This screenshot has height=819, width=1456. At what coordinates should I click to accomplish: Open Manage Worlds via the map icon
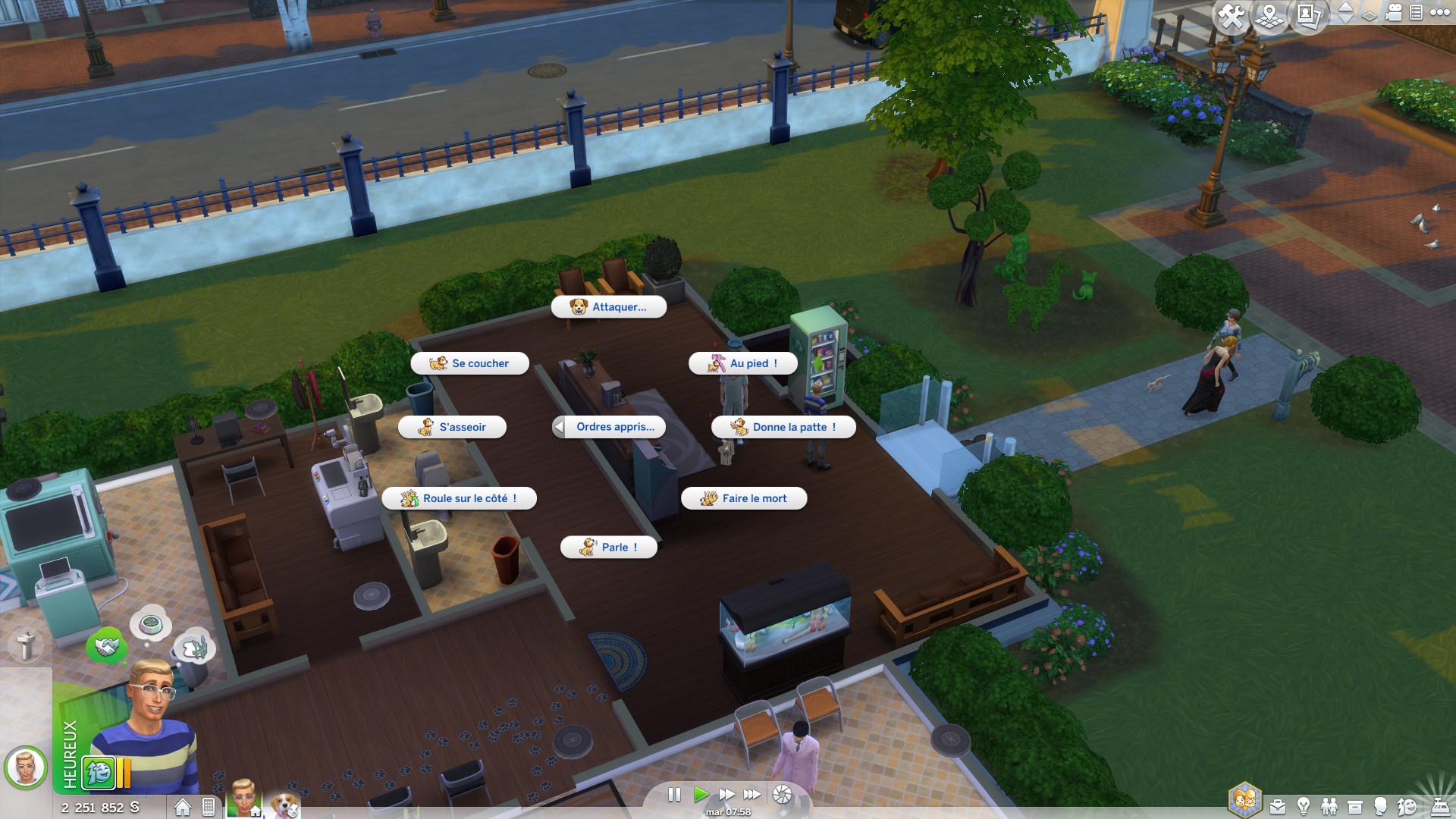(1269, 16)
